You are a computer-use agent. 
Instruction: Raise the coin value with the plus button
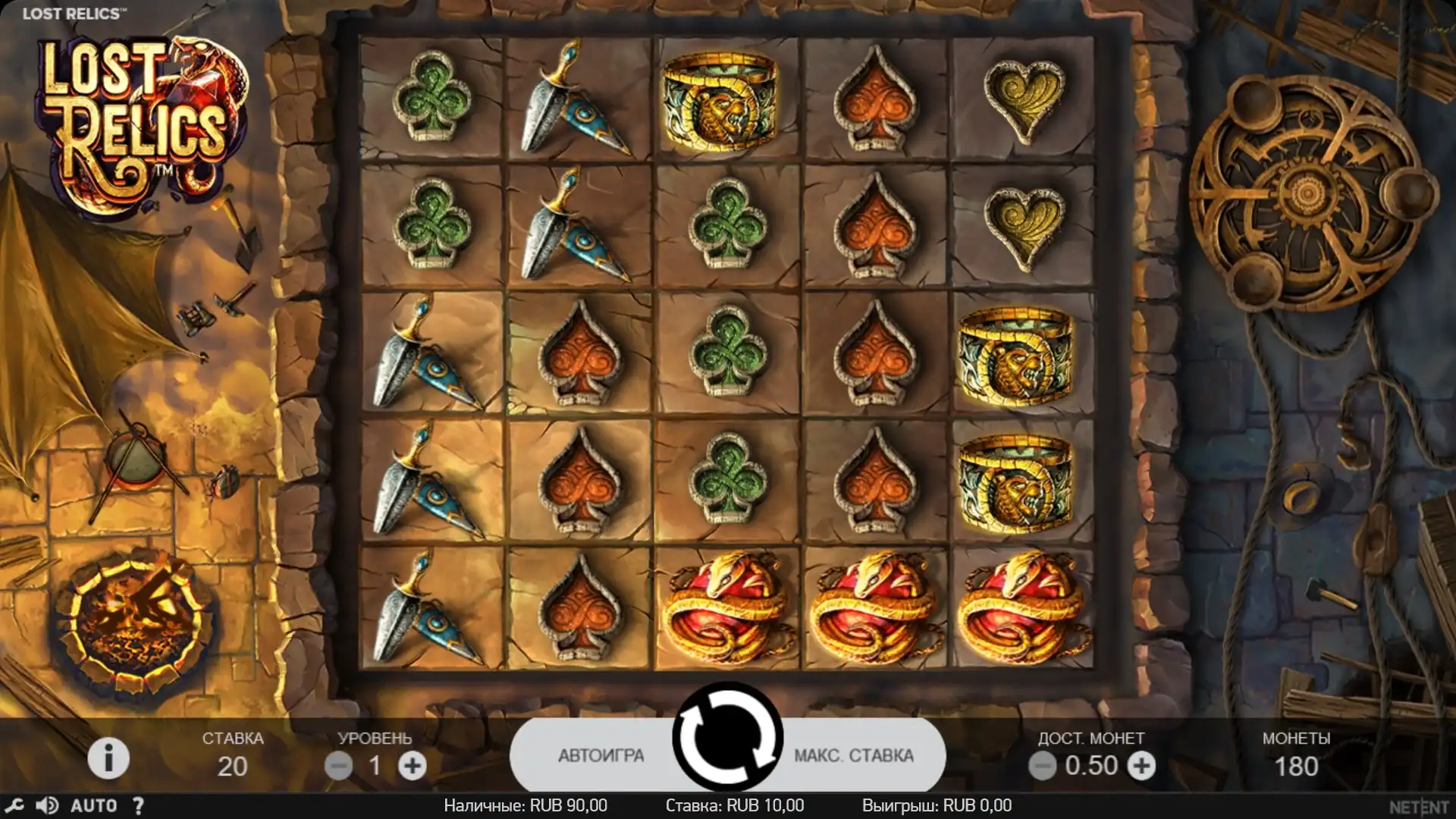[1141, 766]
